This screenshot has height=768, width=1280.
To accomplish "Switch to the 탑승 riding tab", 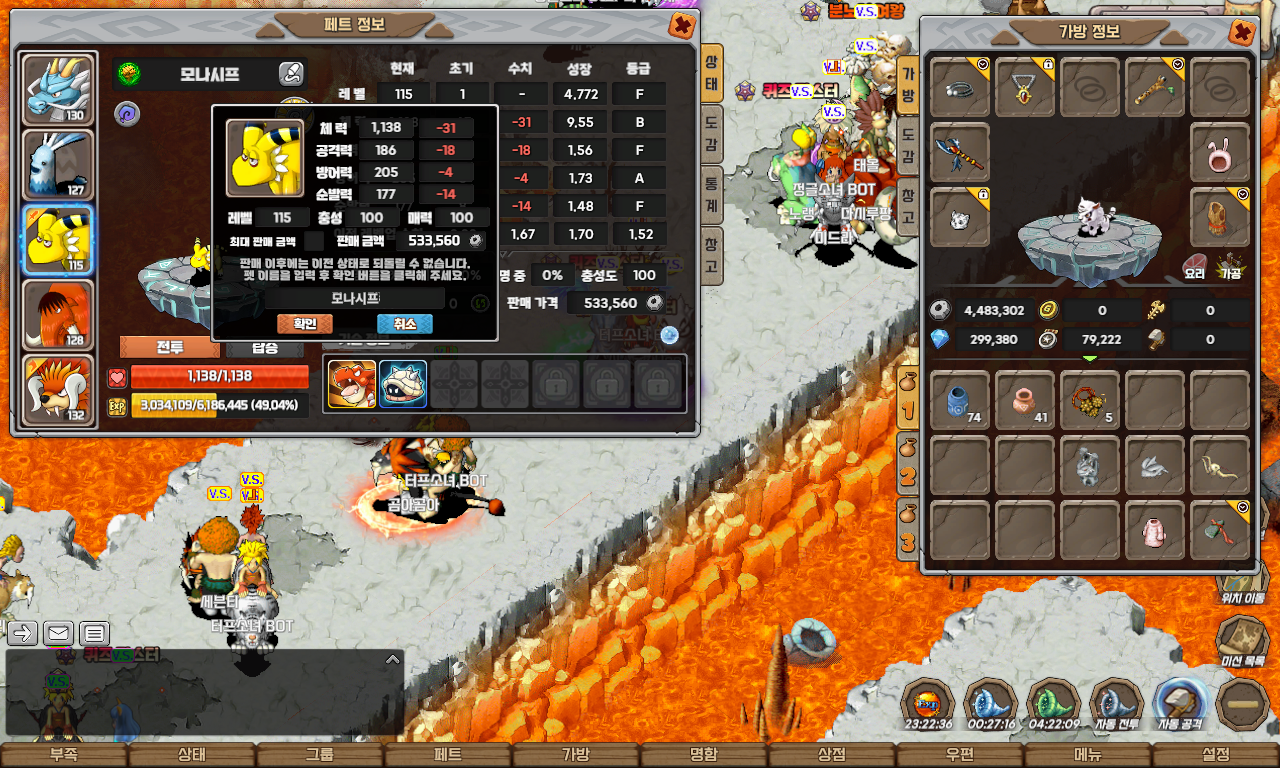I will pos(265,348).
